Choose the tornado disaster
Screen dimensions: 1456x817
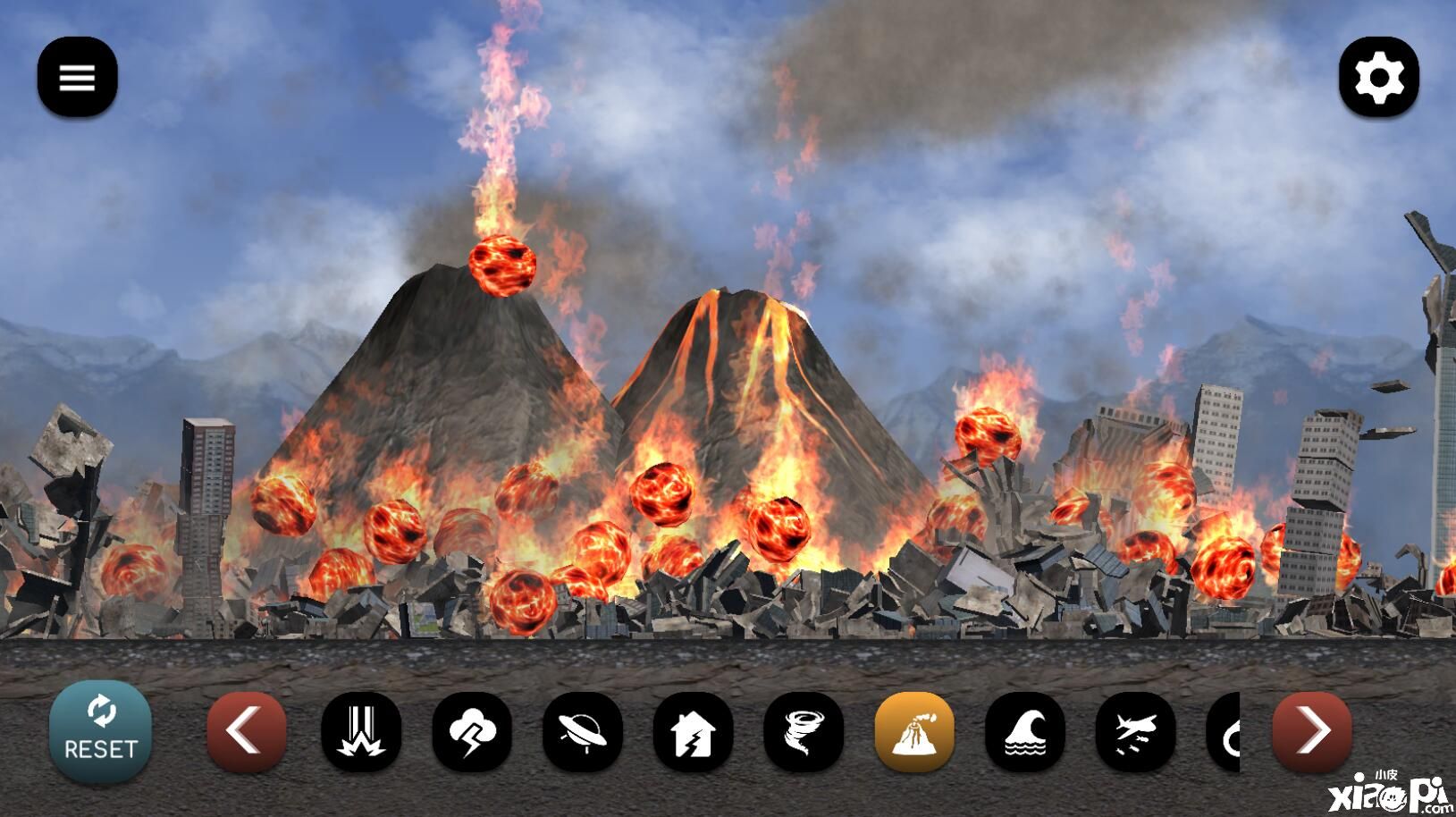(804, 732)
